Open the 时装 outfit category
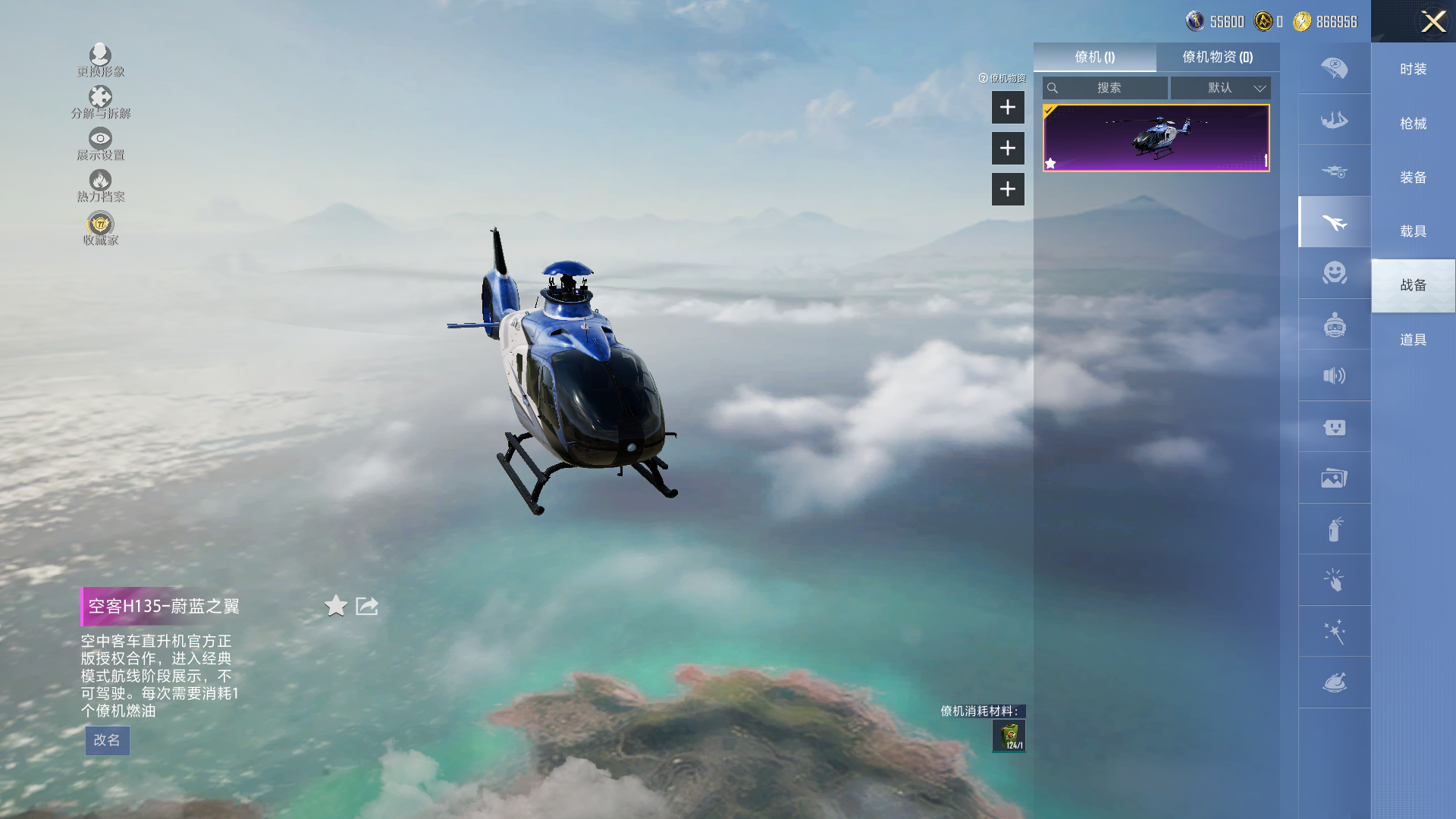Viewport: 1456px width, 819px height. click(x=1413, y=69)
